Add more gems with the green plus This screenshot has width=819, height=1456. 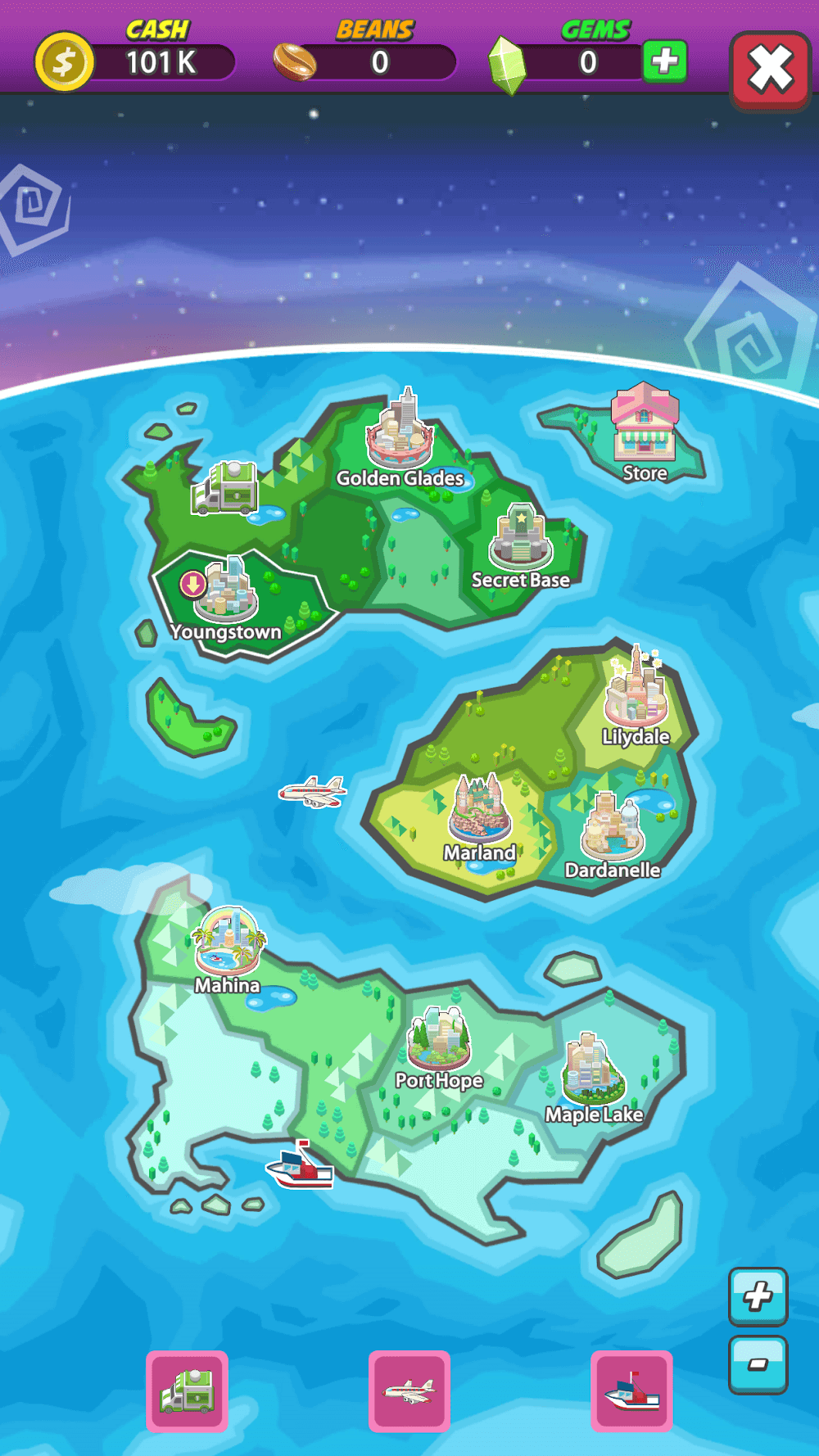664,61
